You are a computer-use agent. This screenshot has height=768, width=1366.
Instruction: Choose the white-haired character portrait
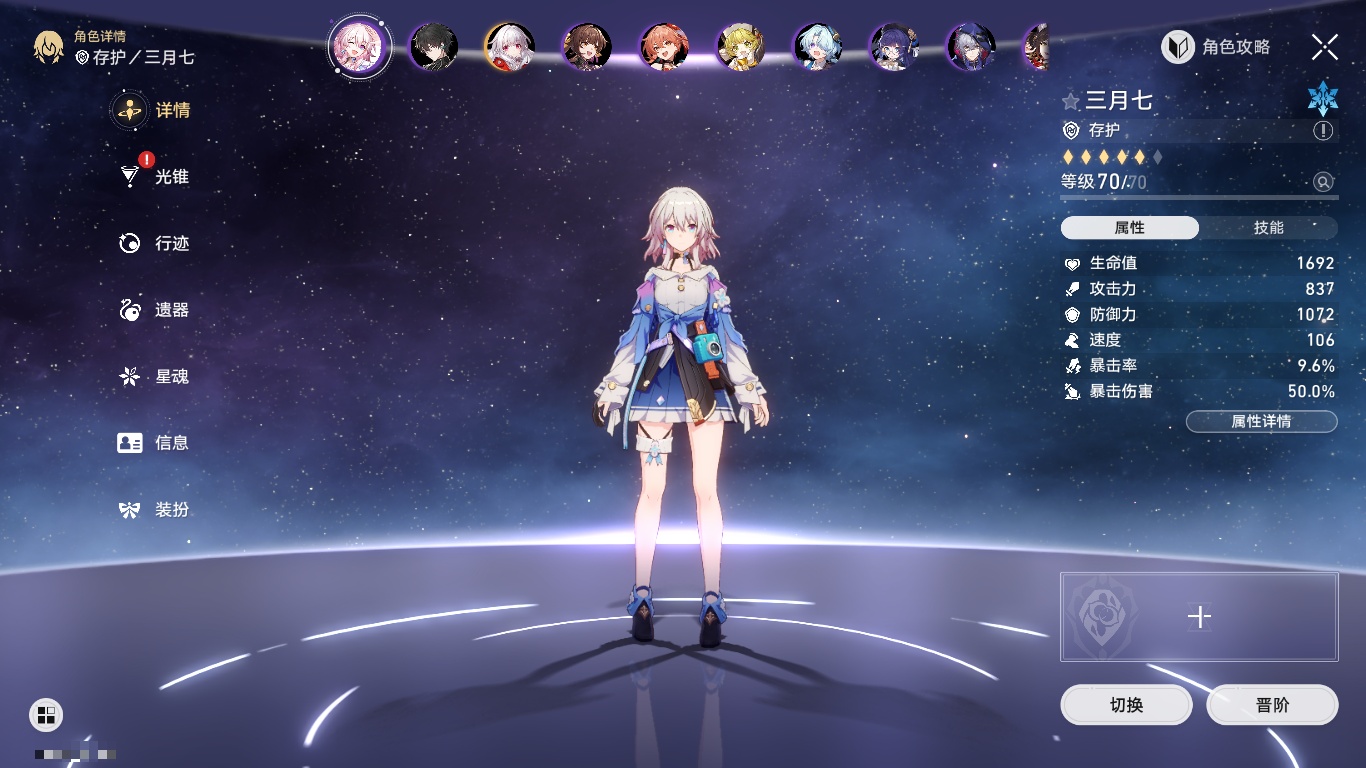tap(510, 47)
